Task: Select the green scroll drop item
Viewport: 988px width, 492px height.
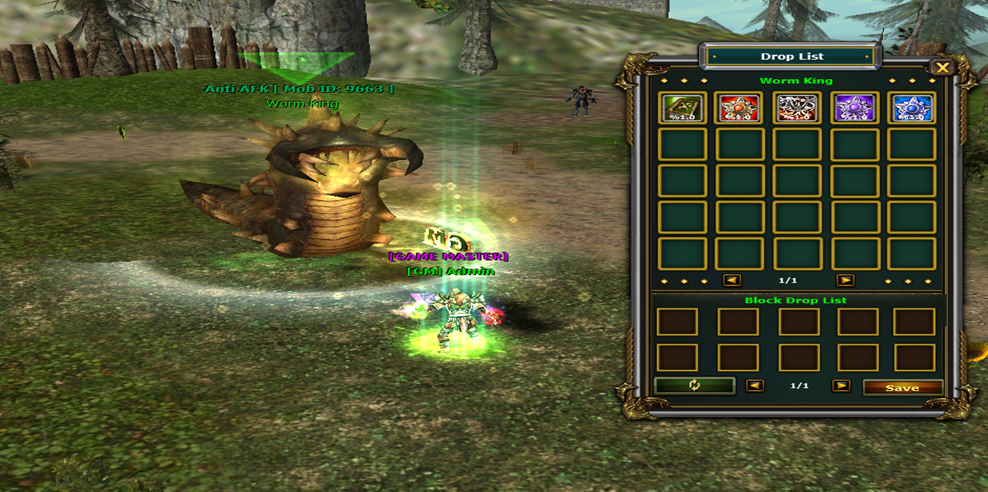Action: (x=683, y=108)
